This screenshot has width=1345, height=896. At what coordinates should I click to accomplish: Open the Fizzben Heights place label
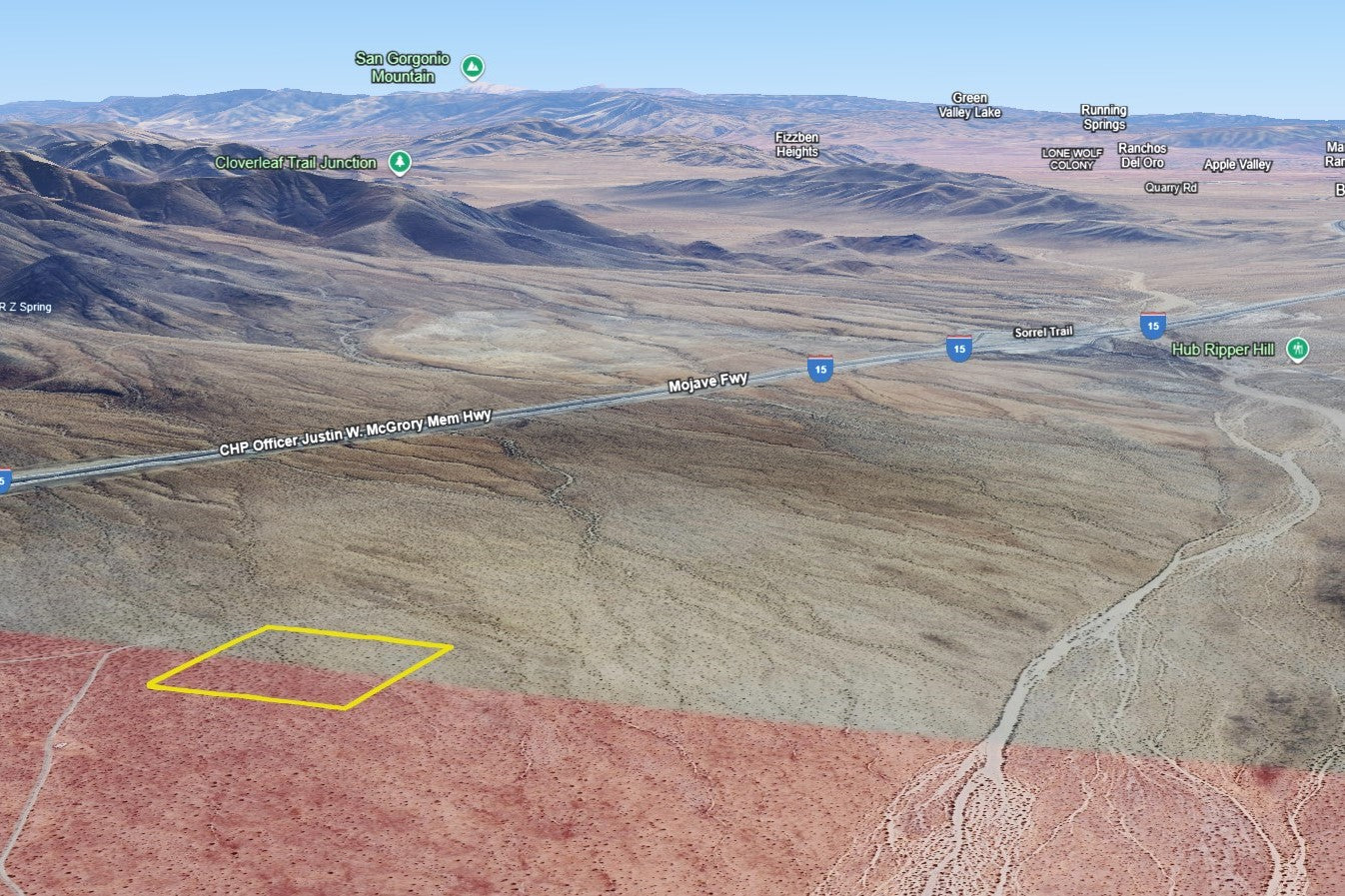pos(796,145)
